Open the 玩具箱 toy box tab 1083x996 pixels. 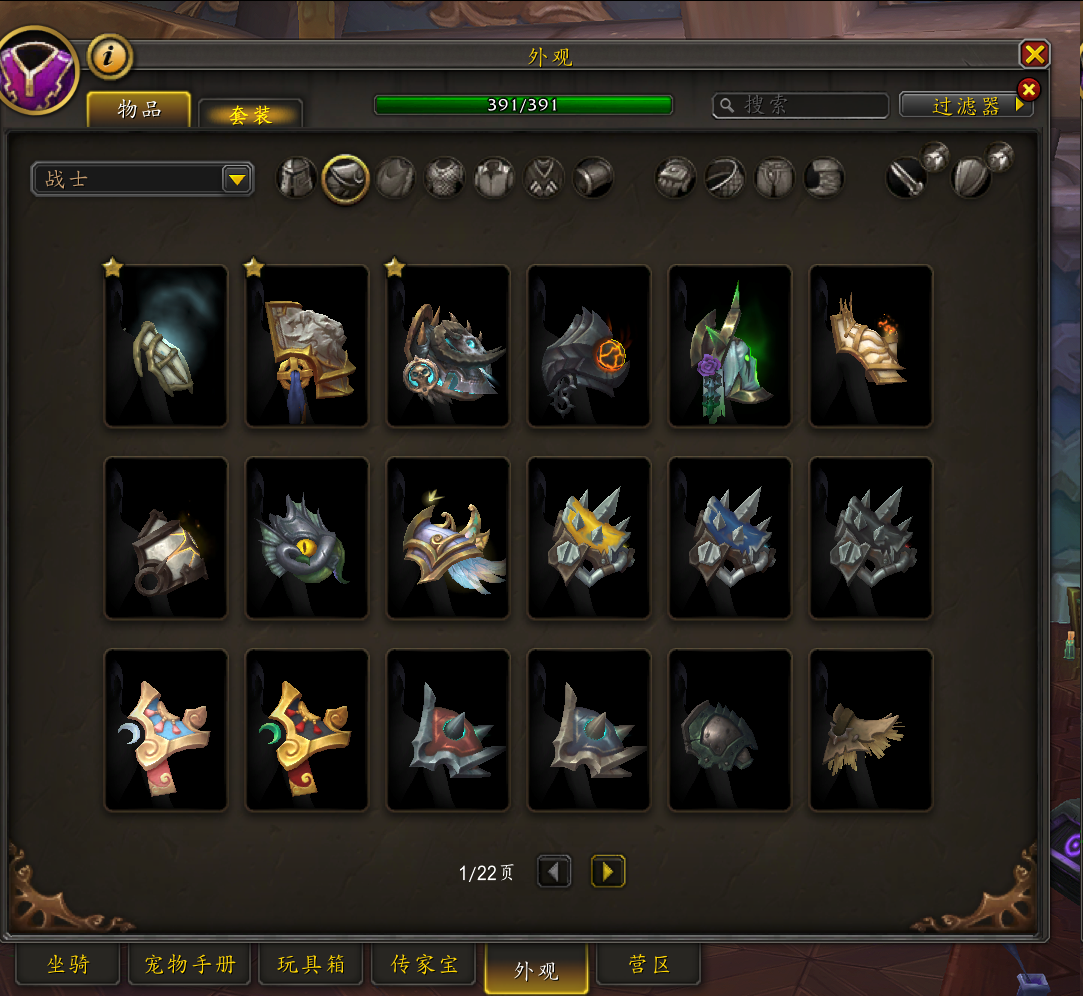click(x=311, y=965)
